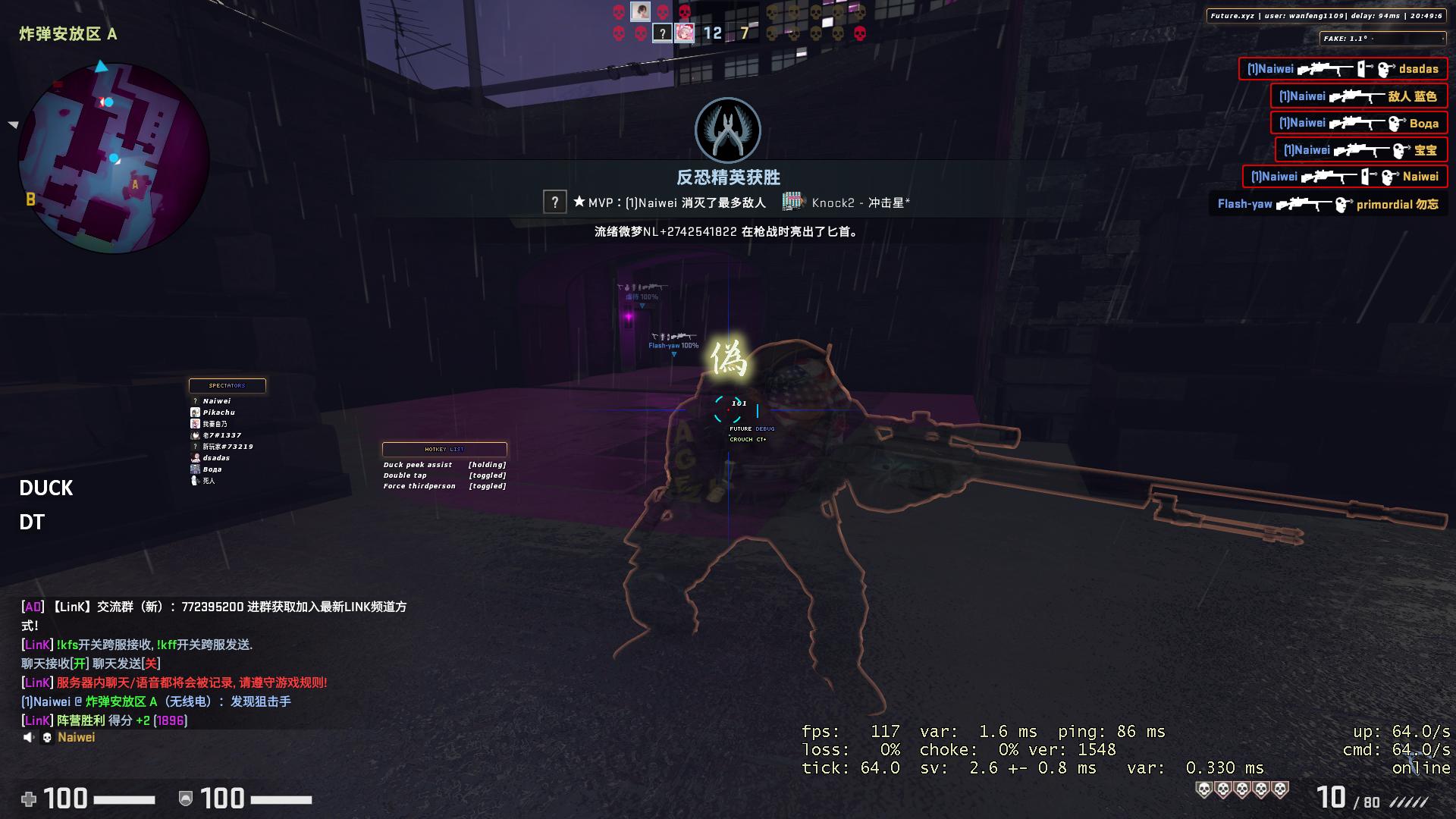Click the wallbang penetration icon in the dsadas kill entry
Viewport: 1456px width, 819px height.
(1362, 69)
